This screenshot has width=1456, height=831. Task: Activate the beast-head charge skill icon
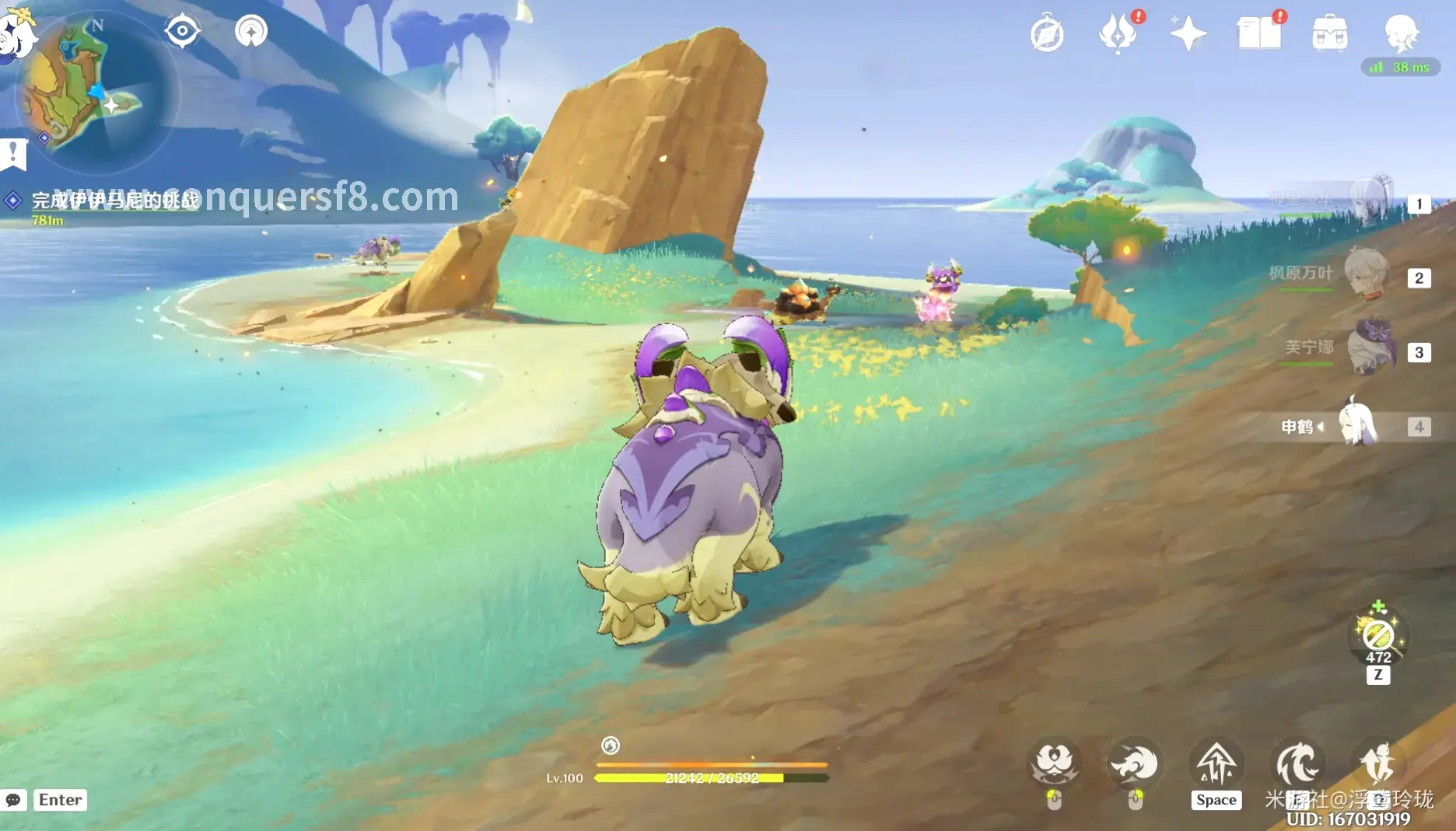coord(1134,765)
